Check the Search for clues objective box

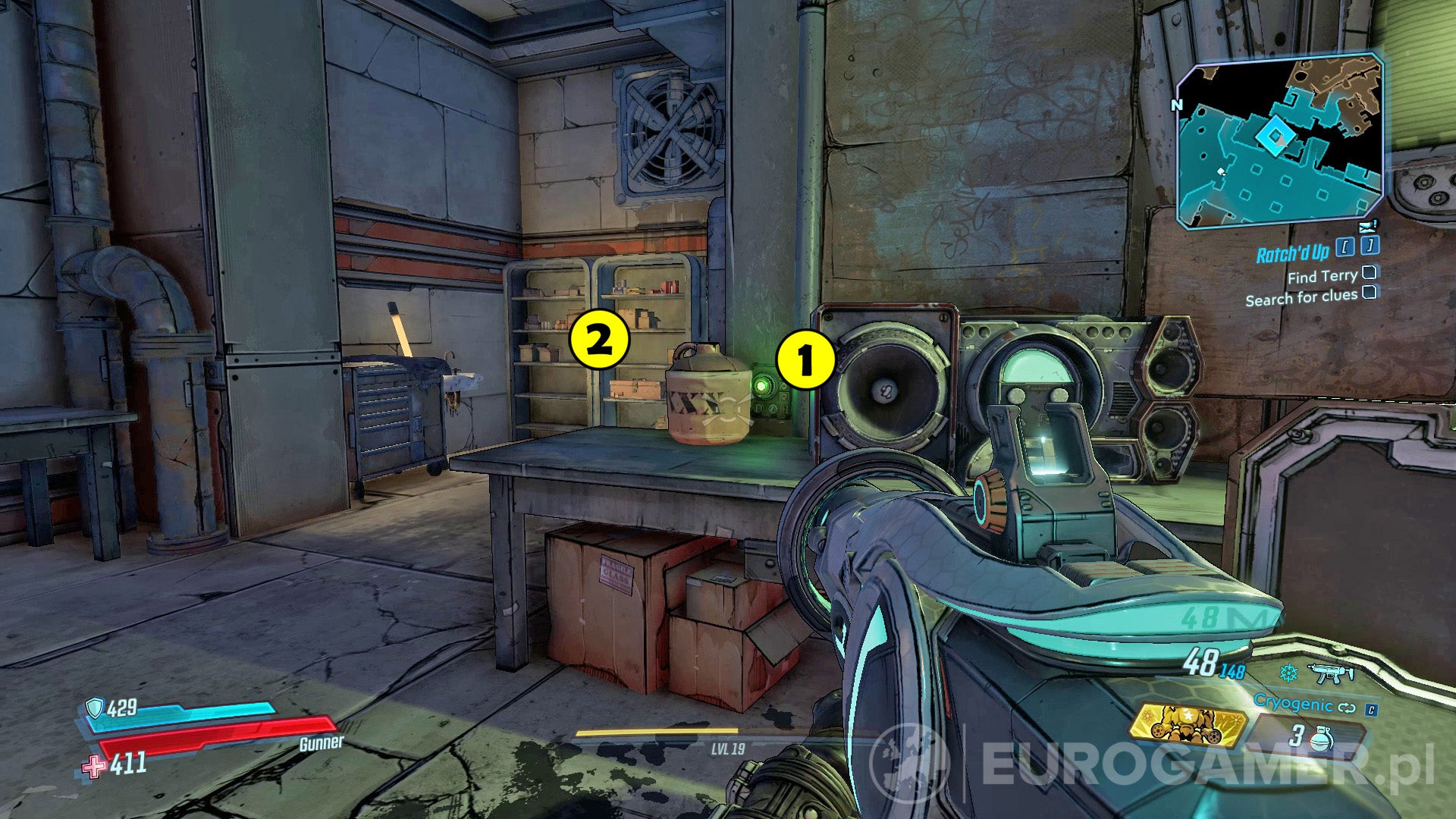click(x=1370, y=293)
